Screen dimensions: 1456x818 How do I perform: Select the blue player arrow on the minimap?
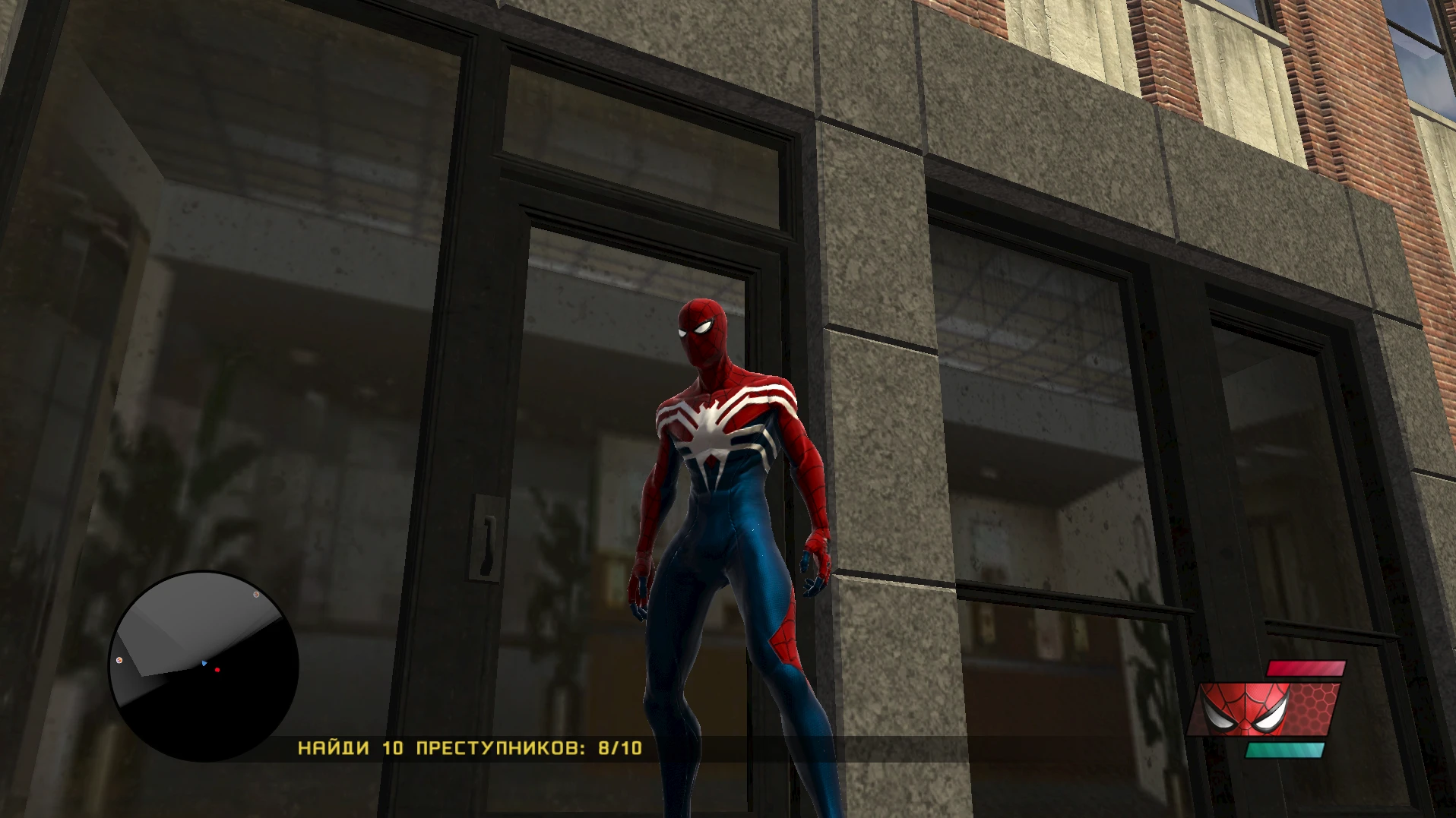tap(203, 662)
